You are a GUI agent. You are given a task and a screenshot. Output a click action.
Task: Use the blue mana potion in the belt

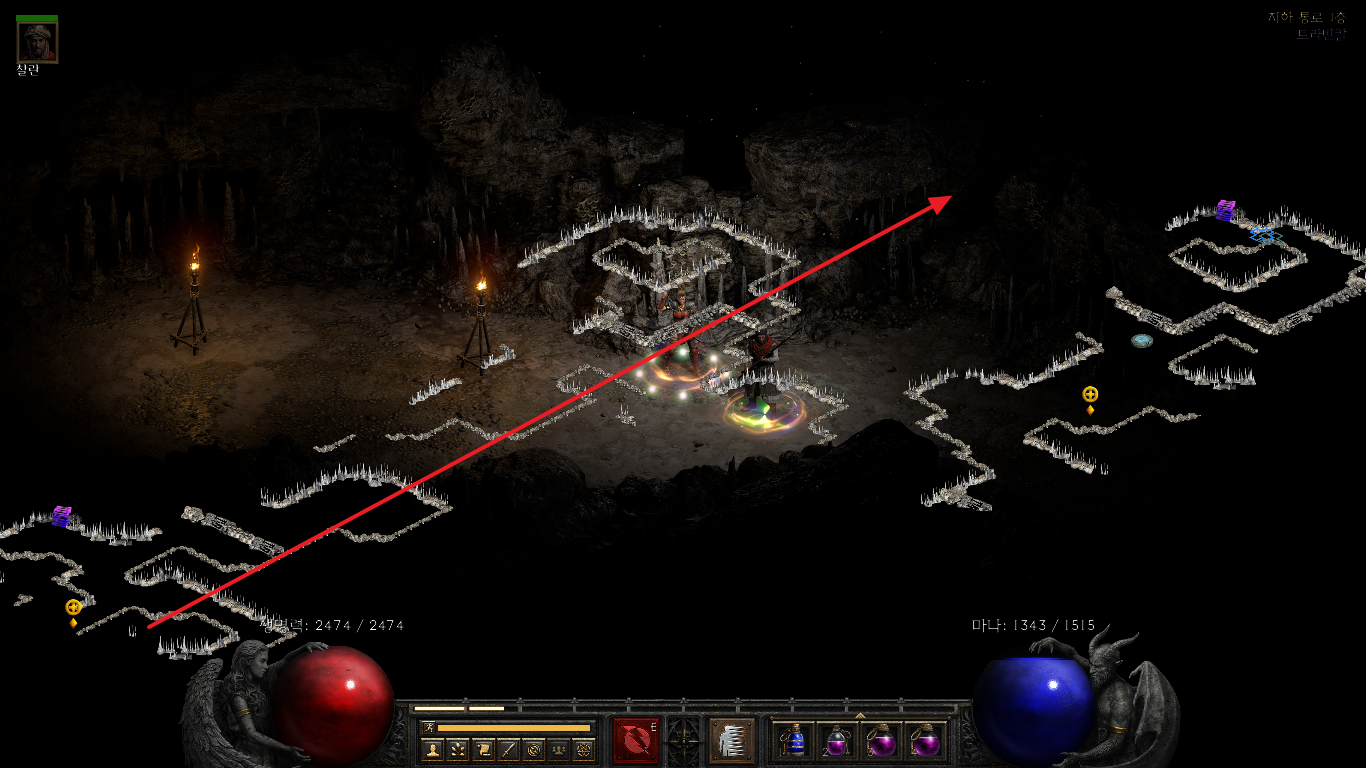coord(794,741)
